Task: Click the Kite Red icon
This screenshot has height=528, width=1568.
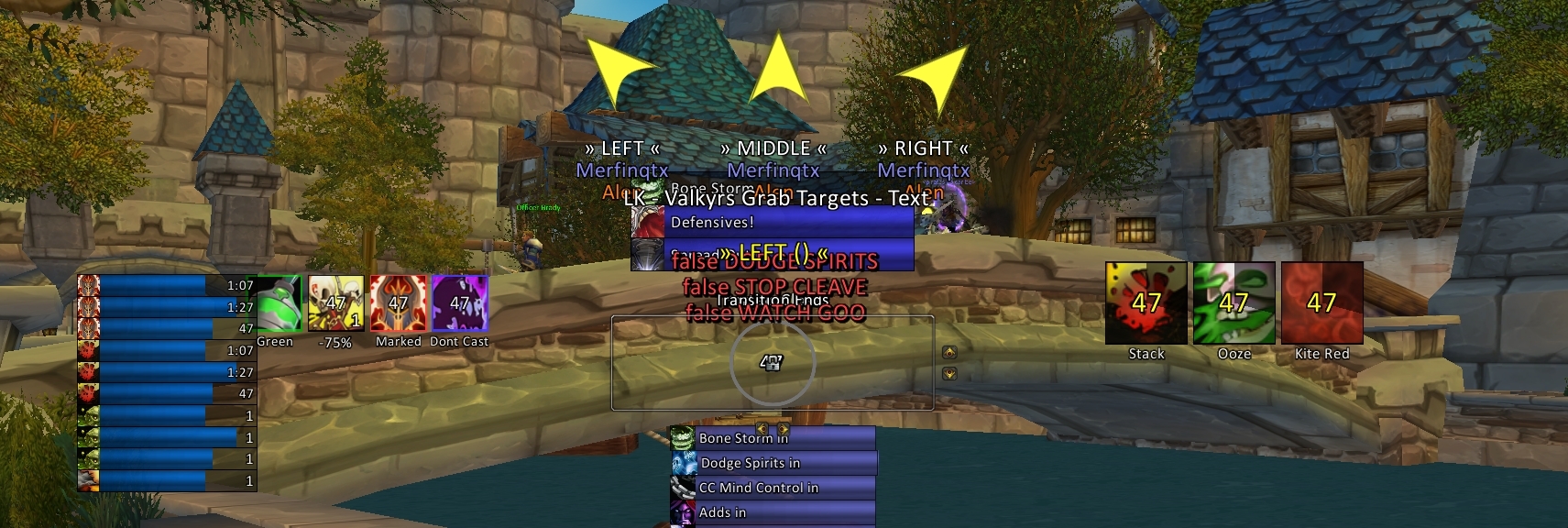Action: pyautogui.click(x=1321, y=303)
